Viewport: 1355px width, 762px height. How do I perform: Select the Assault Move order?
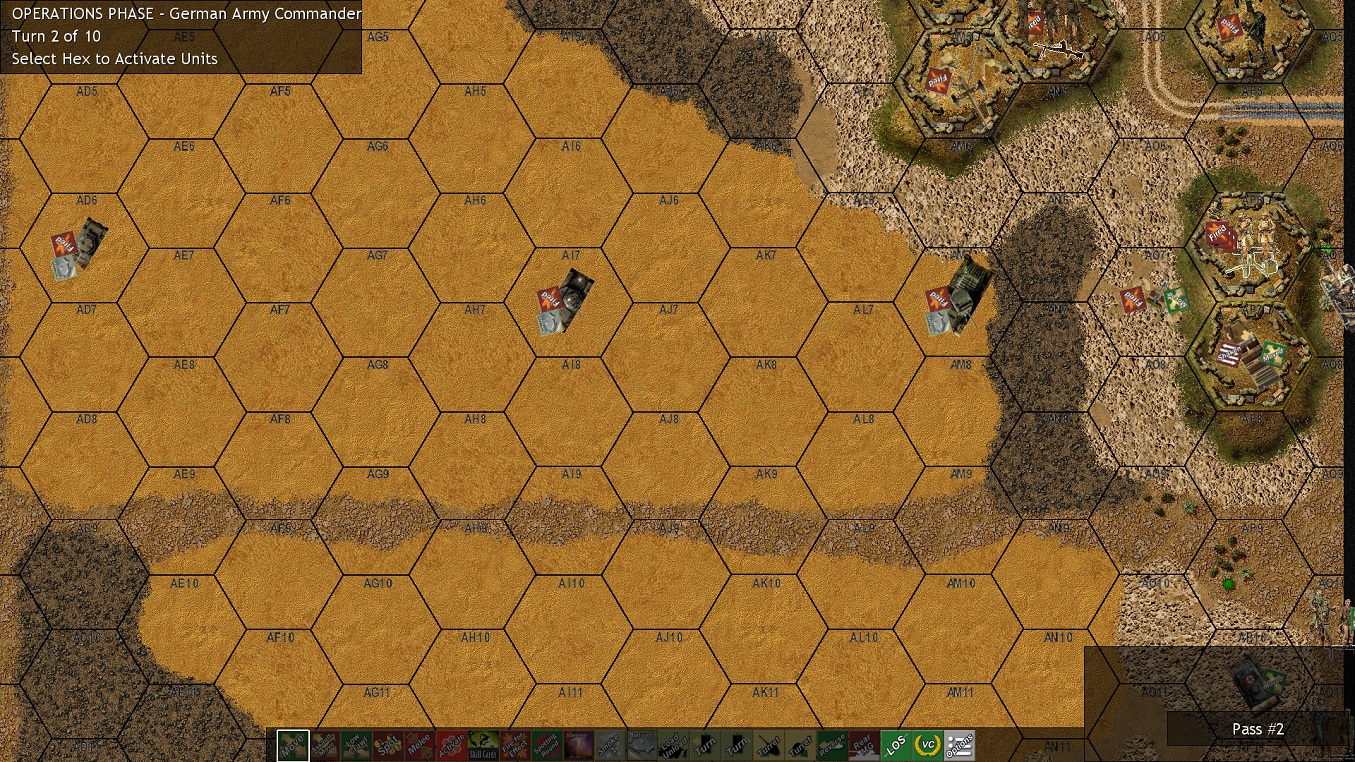(324, 744)
